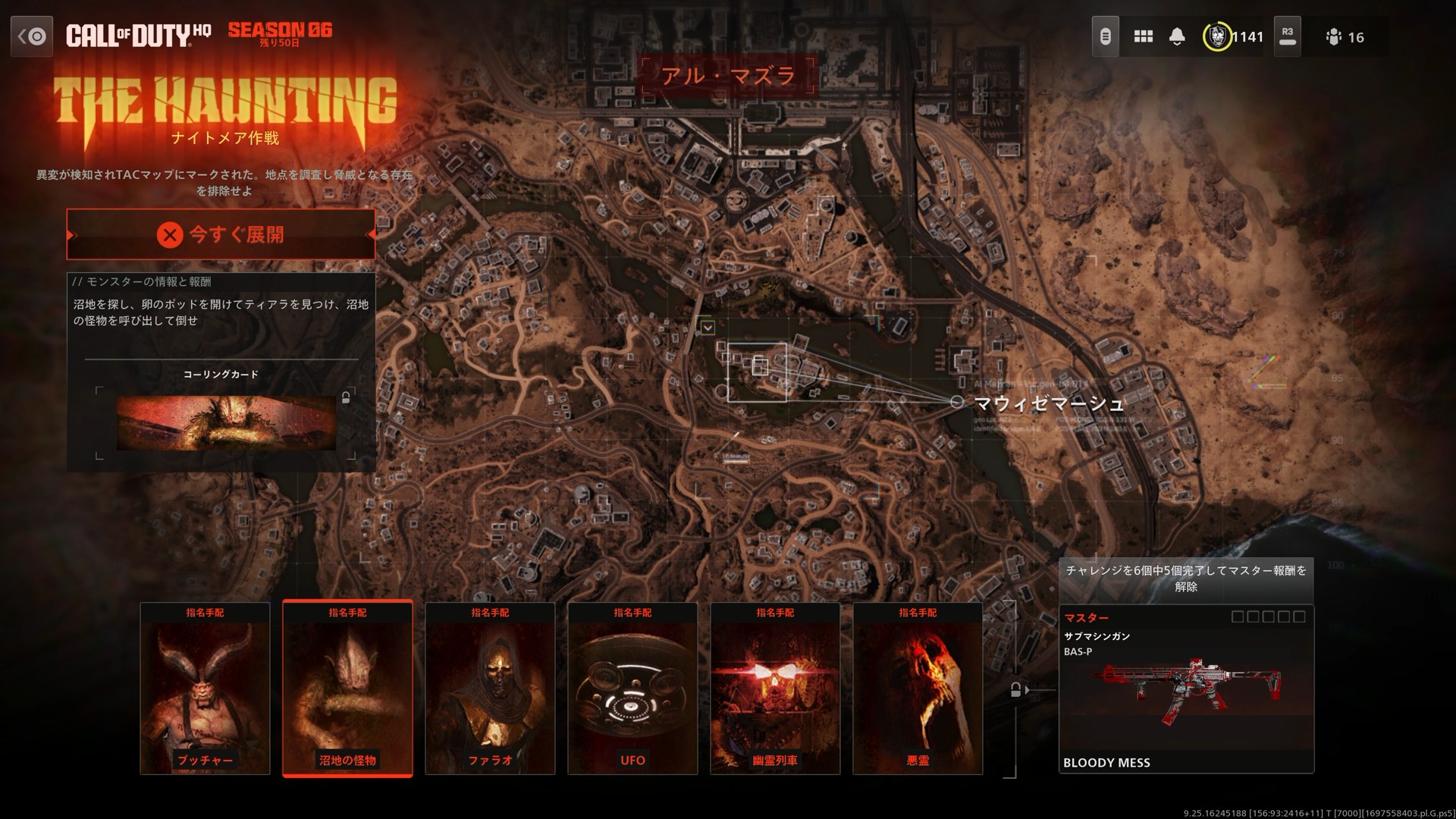Click the first master challenge progress square
The image size is (1456, 819).
tap(1238, 617)
